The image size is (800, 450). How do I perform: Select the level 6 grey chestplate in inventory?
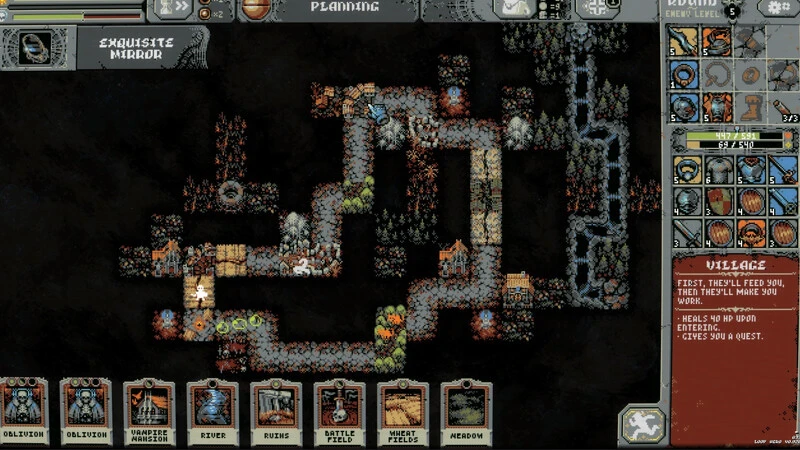(717, 169)
